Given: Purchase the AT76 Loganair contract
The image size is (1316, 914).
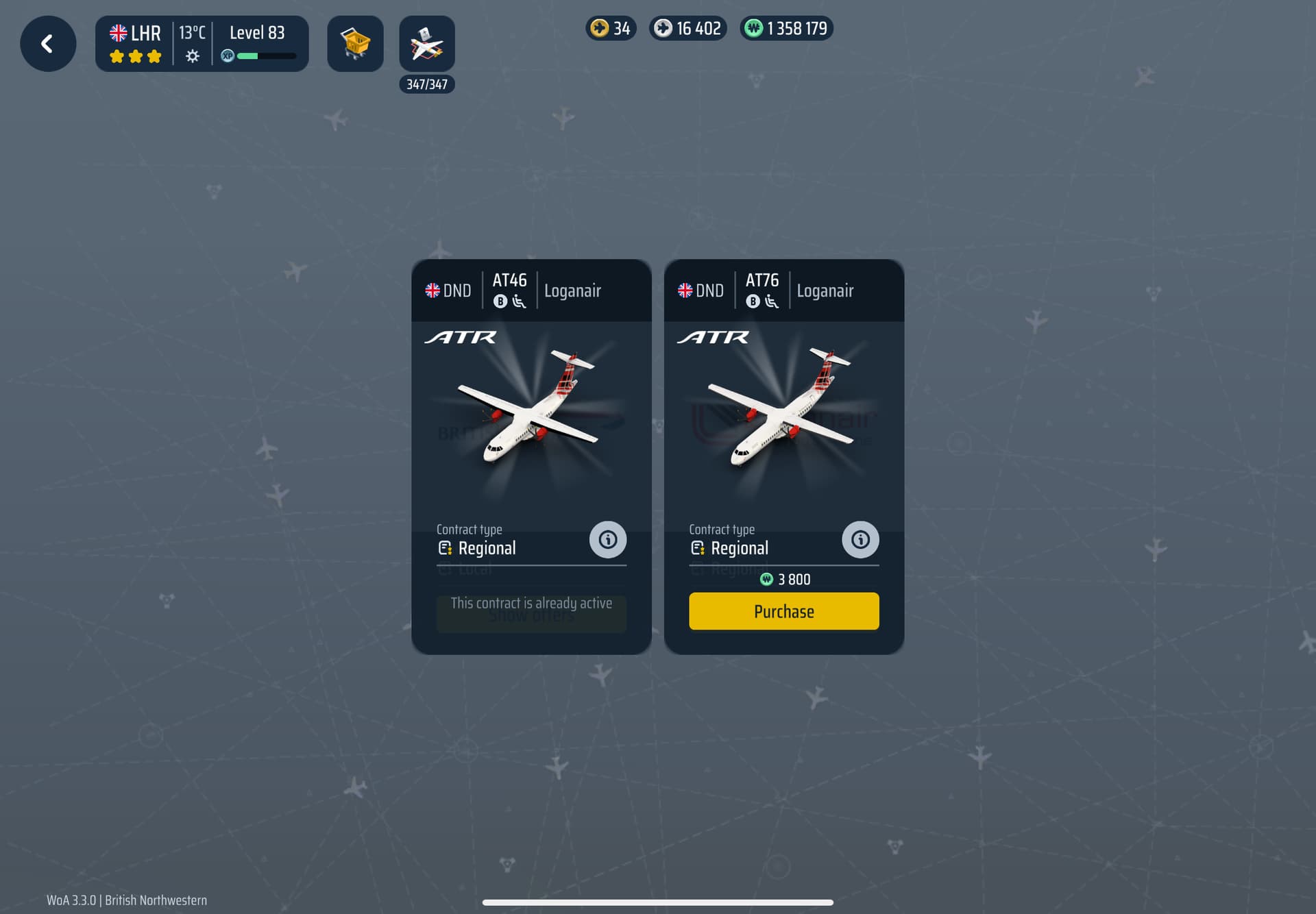Looking at the screenshot, I should [783, 611].
